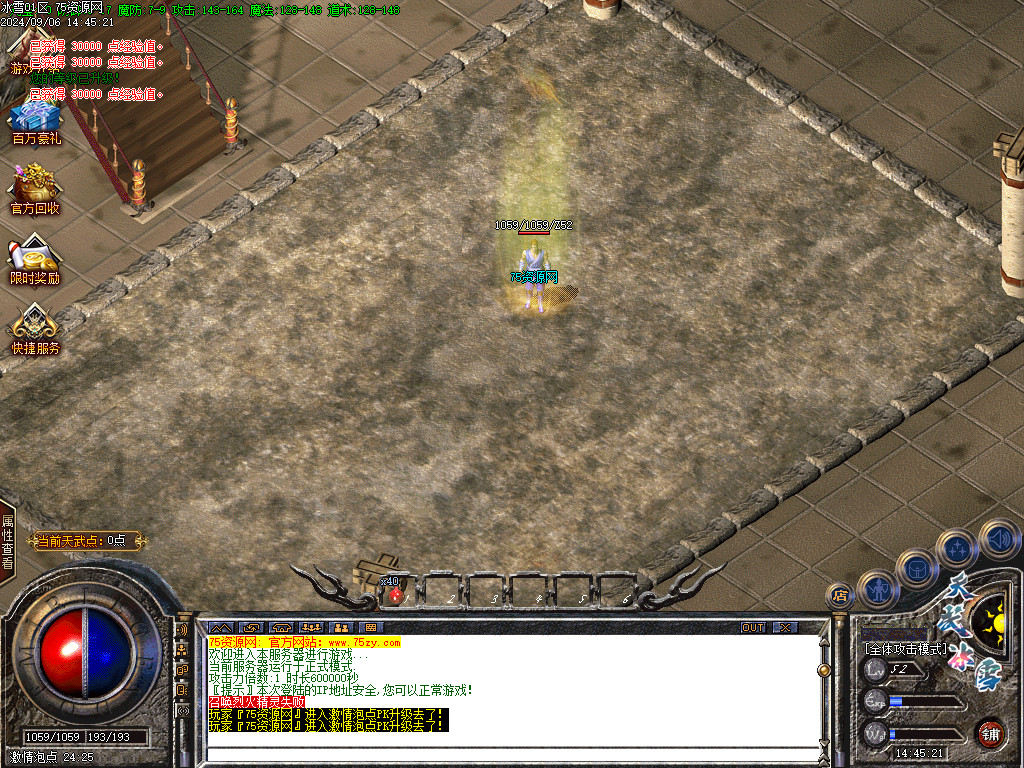The image size is (1024, 768).
Task: Open the 百万豪礼 gift box
Action: coord(36,120)
